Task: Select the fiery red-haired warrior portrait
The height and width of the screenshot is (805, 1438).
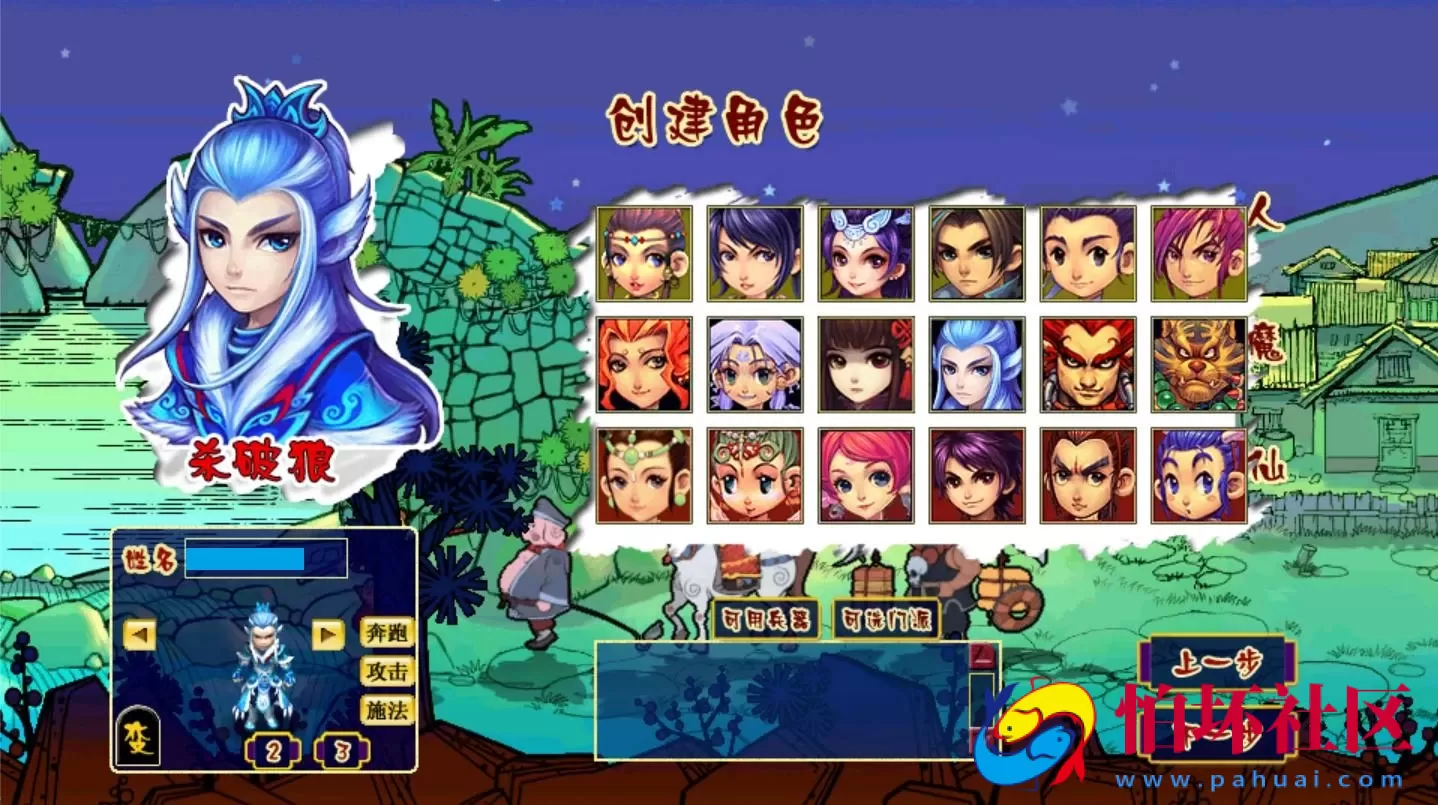Action: pyautogui.click(x=1085, y=365)
